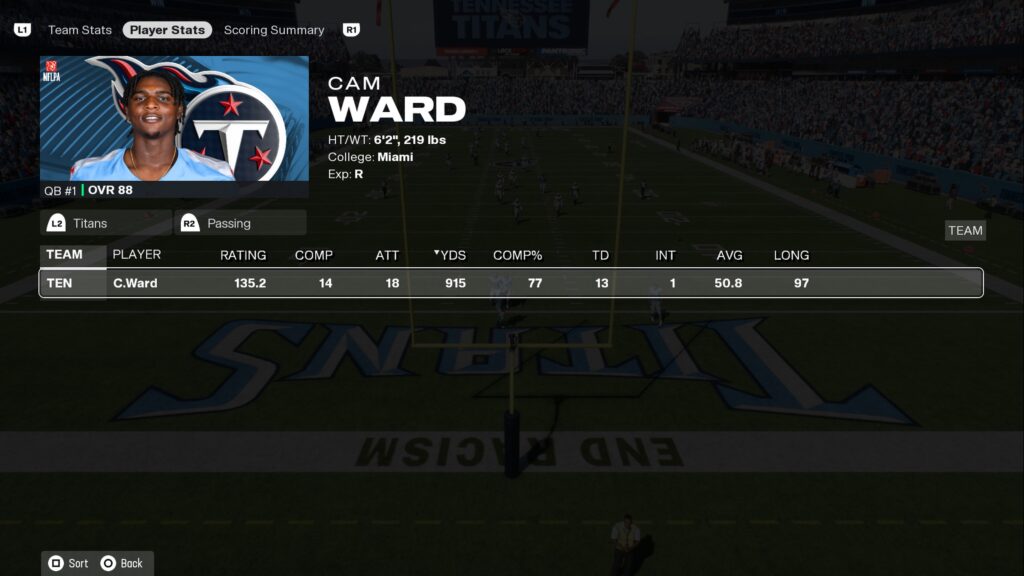Sort by the RATING column header
The width and height of the screenshot is (1024, 576).
[243, 255]
